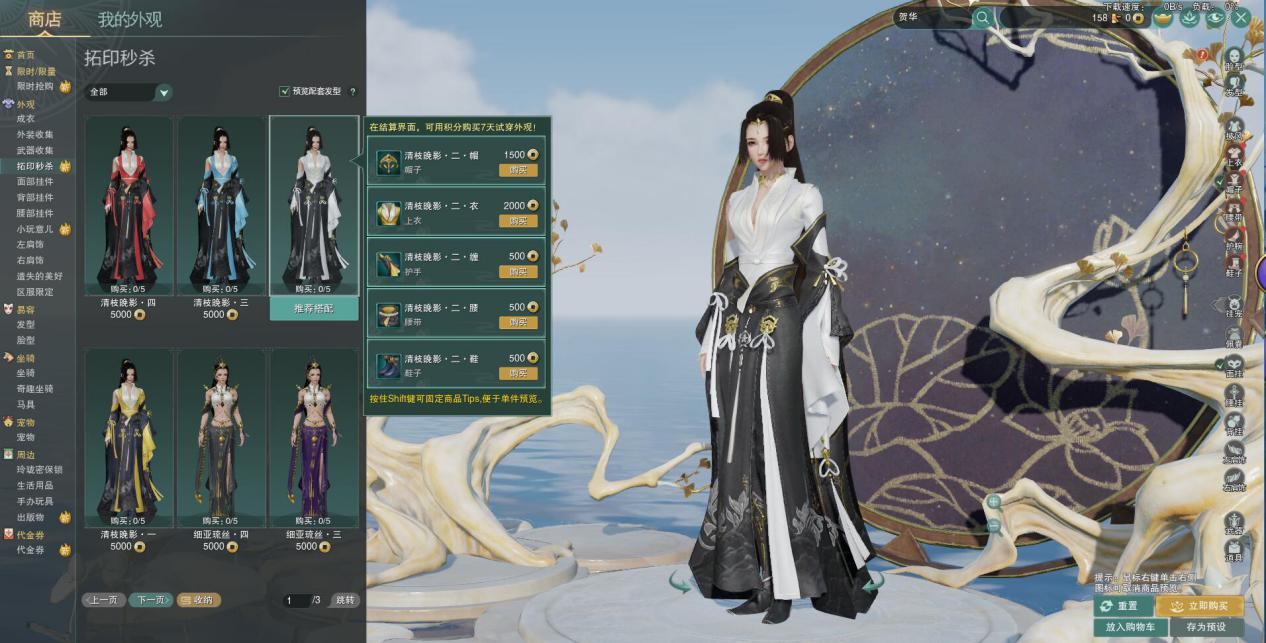Click the 跳转 page jump button
This screenshot has width=1266, height=643.
pos(345,600)
